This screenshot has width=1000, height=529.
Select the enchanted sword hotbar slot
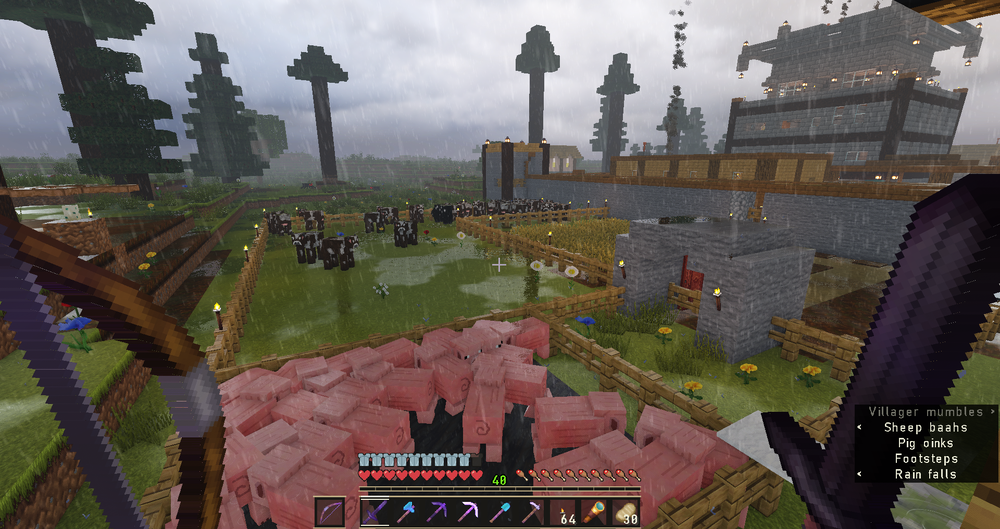(x=374, y=512)
